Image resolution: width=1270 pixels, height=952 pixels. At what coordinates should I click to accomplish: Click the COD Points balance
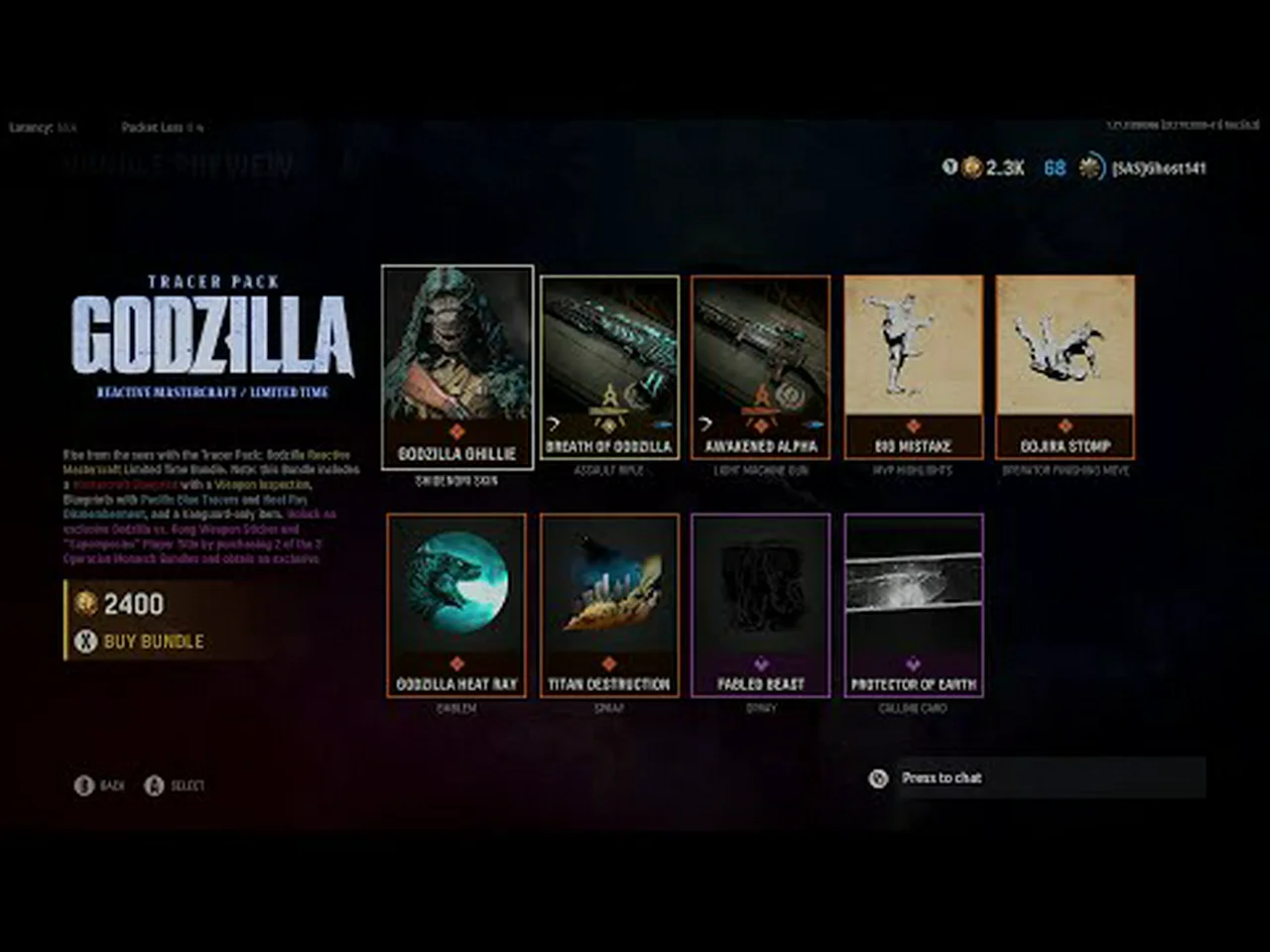pyautogui.click(x=994, y=169)
